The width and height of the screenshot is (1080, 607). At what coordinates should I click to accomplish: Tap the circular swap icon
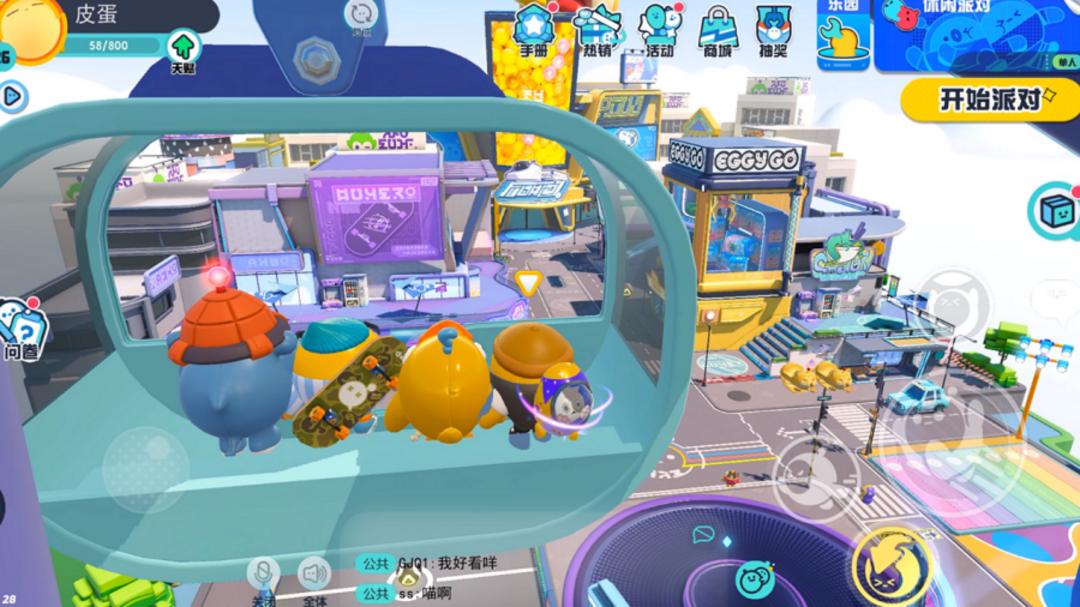pos(359,16)
